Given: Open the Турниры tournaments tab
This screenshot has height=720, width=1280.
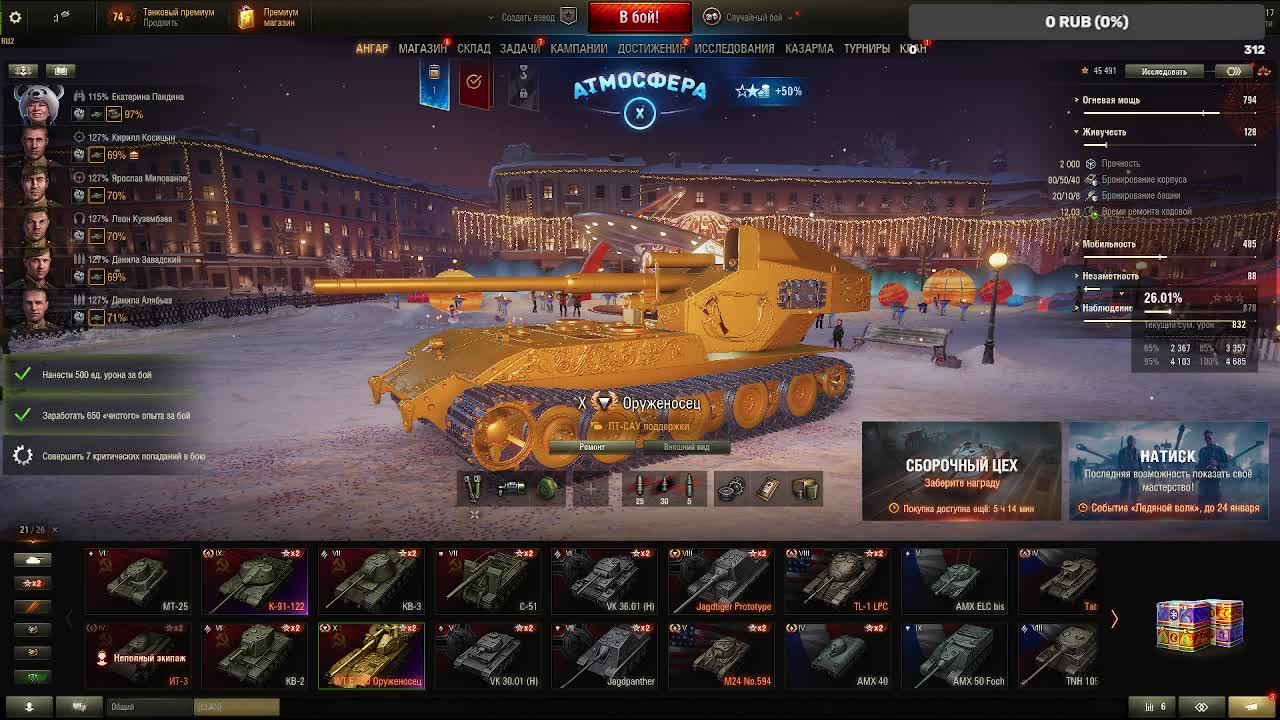Looking at the screenshot, I should (x=866, y=48).
